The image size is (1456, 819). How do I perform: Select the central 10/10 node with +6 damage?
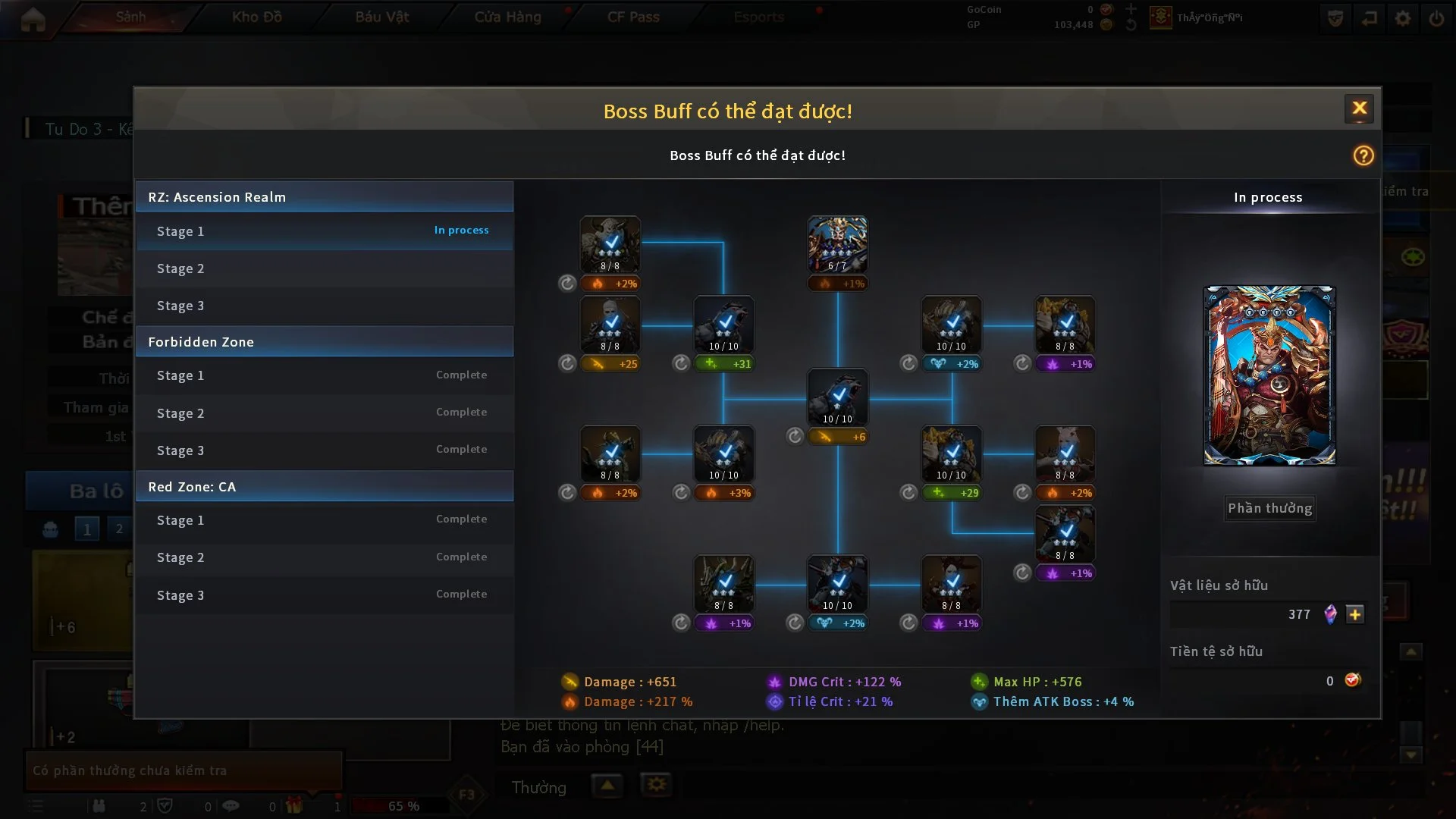coord(837,397)
